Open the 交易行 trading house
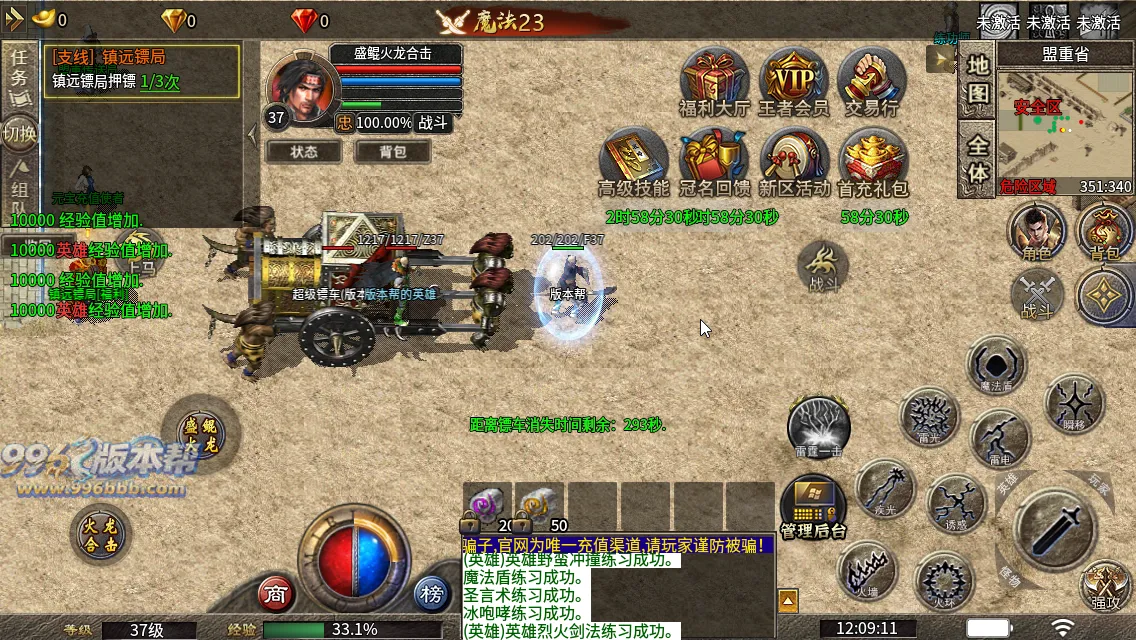Viewport: 1136px width, 640px height. pyautogui.click(x=871, y=77)
